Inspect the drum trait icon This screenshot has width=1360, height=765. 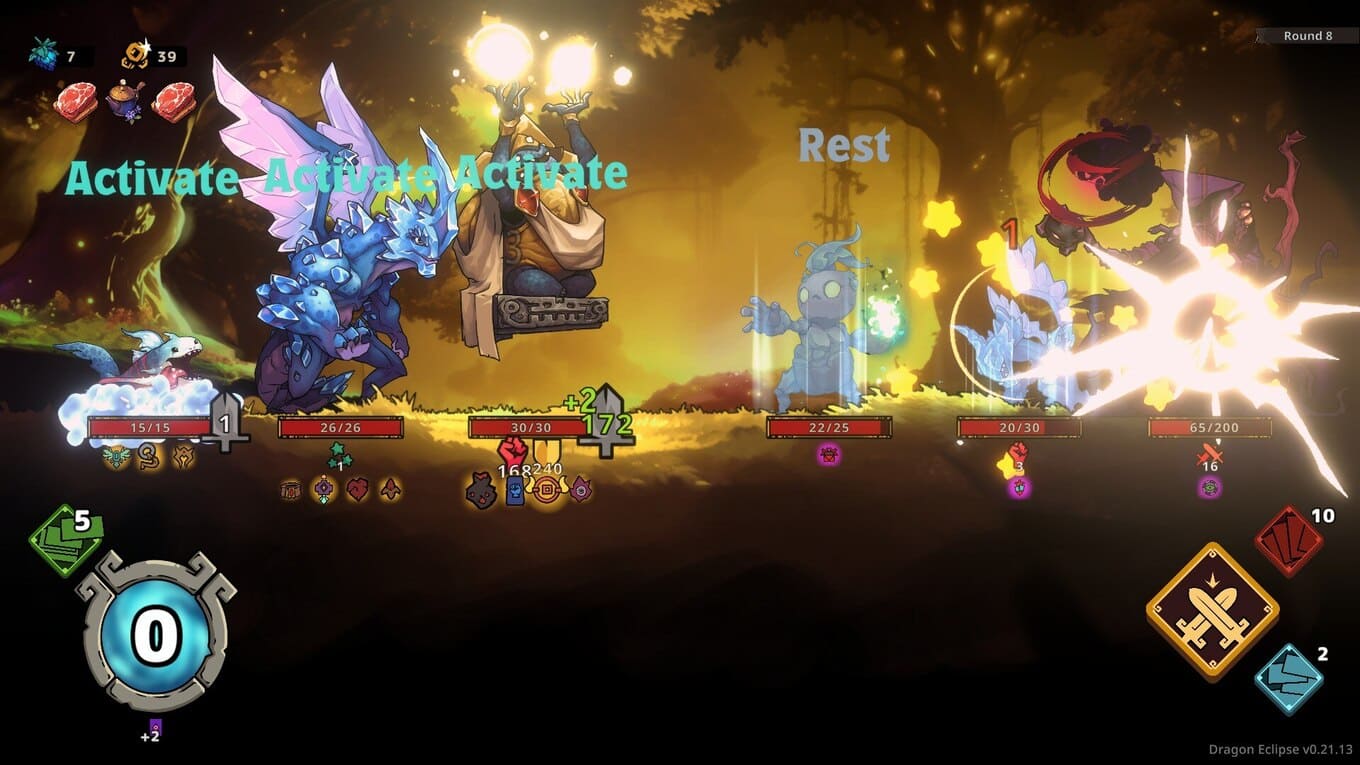tap(291, 489)
